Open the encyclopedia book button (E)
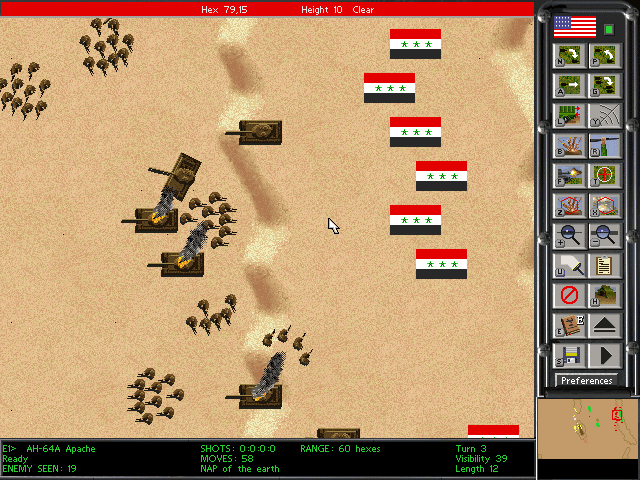This screenshot has width=640, height=480. (568, 325)
